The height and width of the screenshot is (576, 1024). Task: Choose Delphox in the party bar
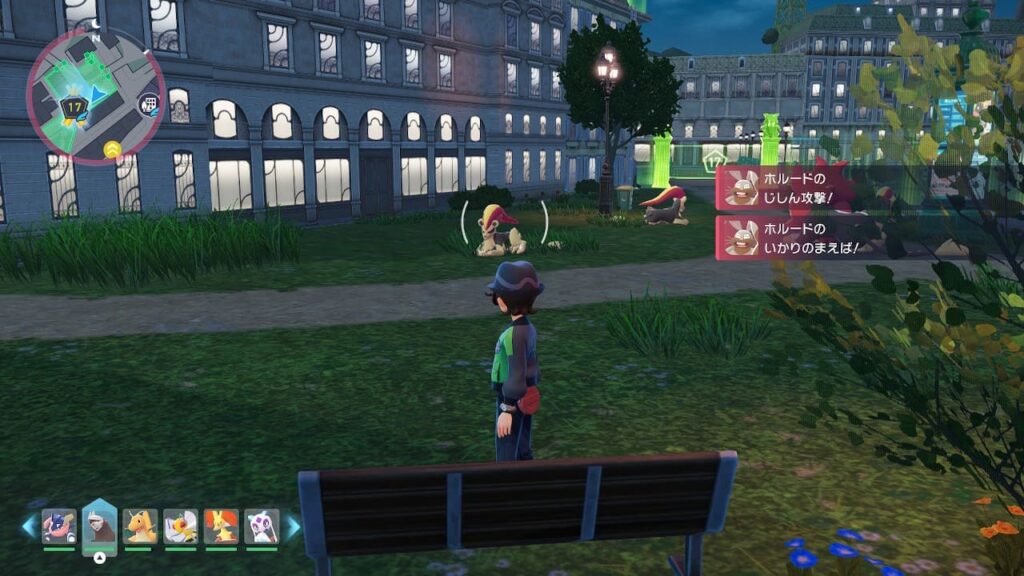pos(221,526)
